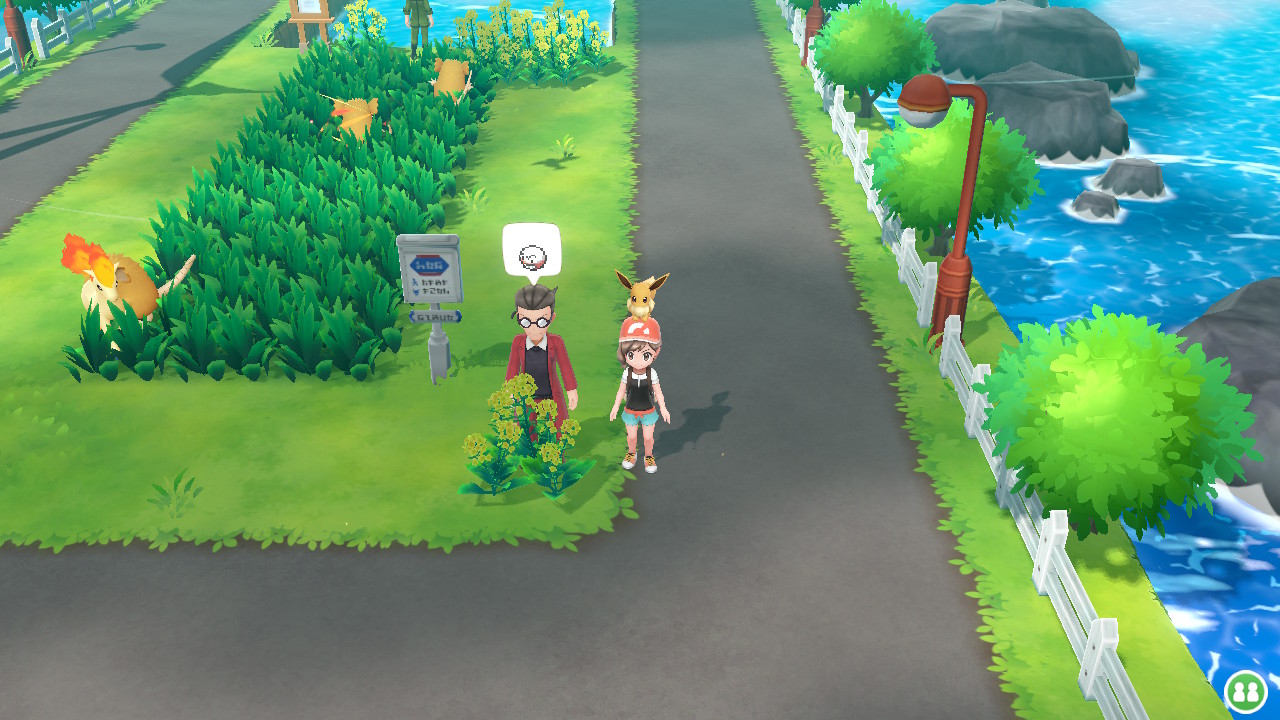The image size is (1280, 720).
Task: Click the green two-player partner icon
Action: click(1246, 690)
